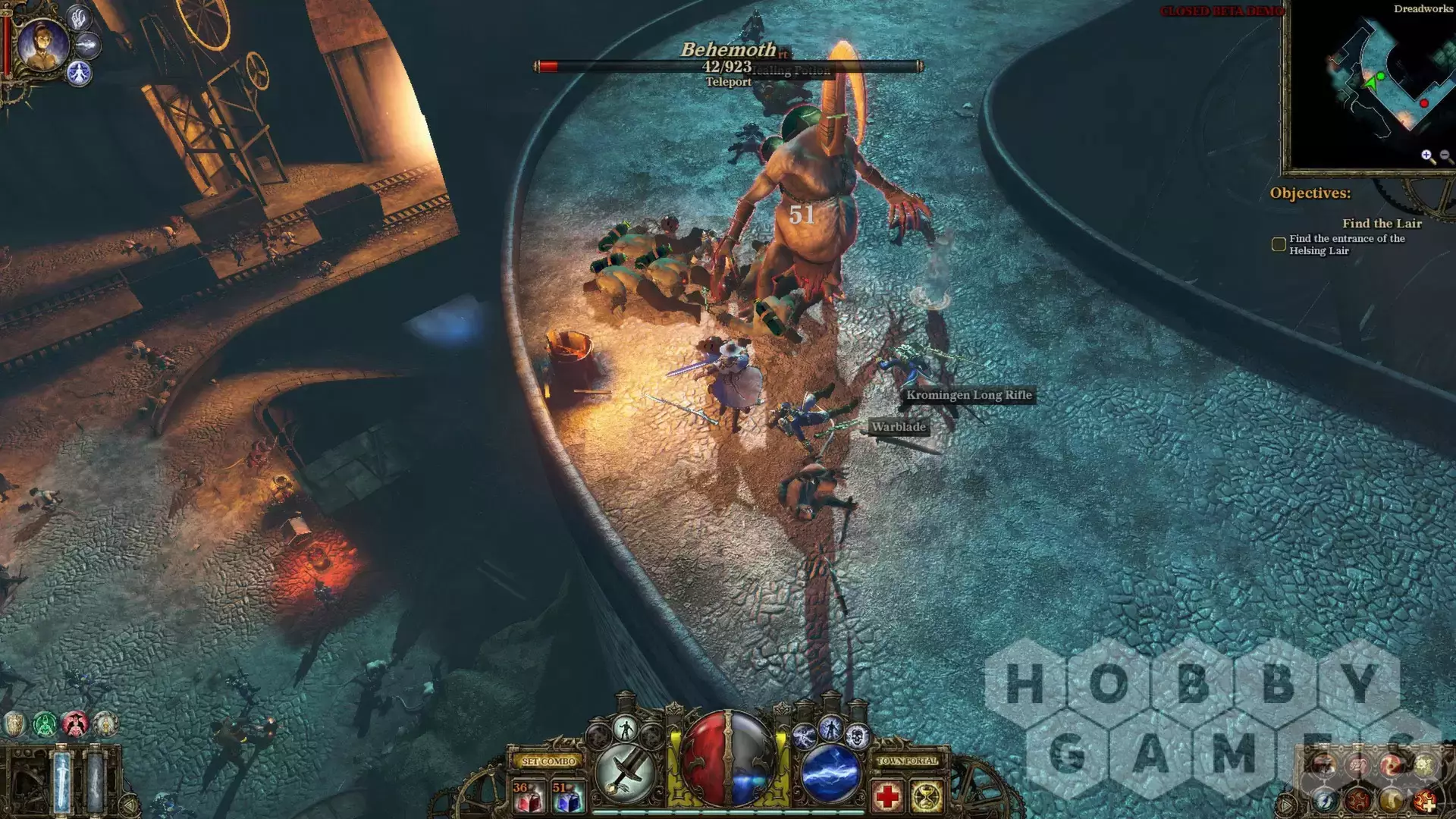
Task: Click the green skull buff icon
Action: (45, 724)
